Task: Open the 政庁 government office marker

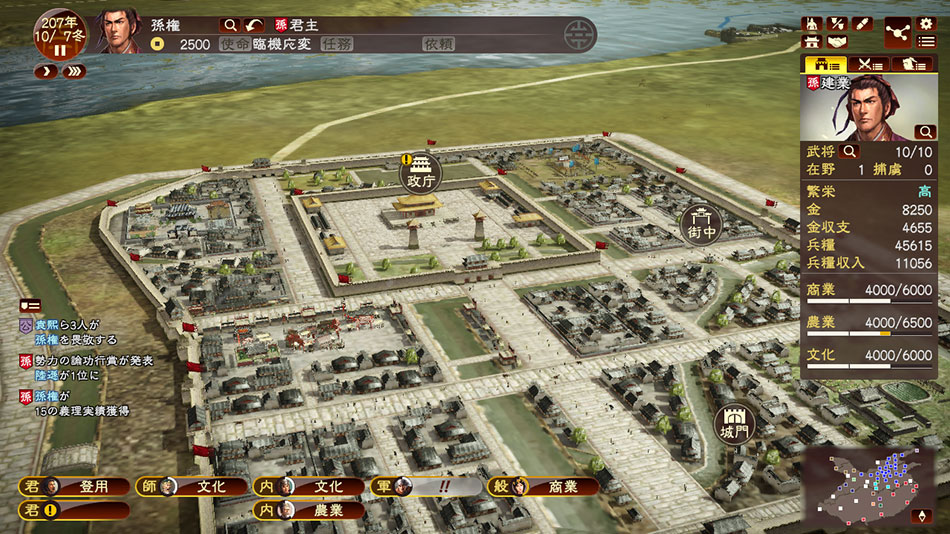Action: click(420, 174)
